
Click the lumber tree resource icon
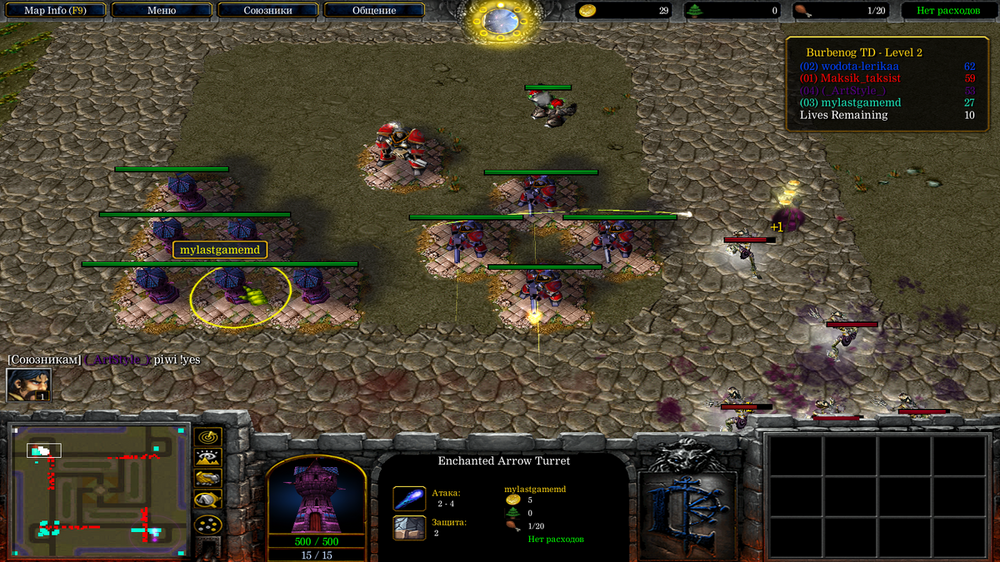[x=694, y=11]
